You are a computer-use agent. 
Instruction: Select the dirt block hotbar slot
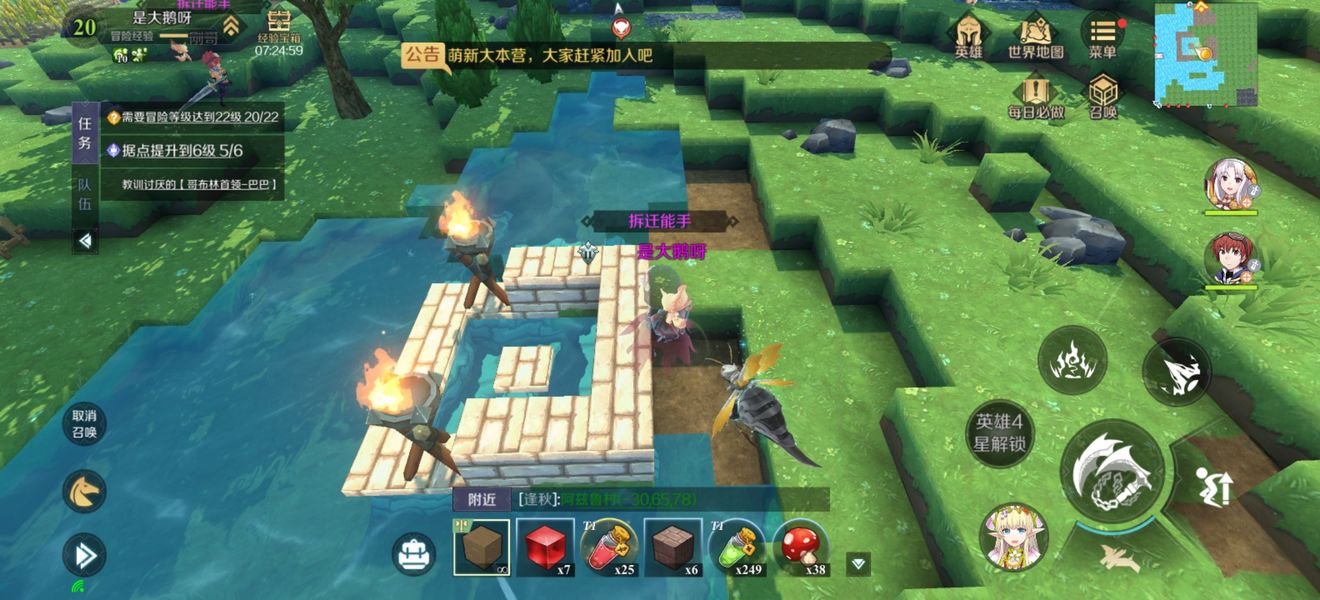click(481, 548)
